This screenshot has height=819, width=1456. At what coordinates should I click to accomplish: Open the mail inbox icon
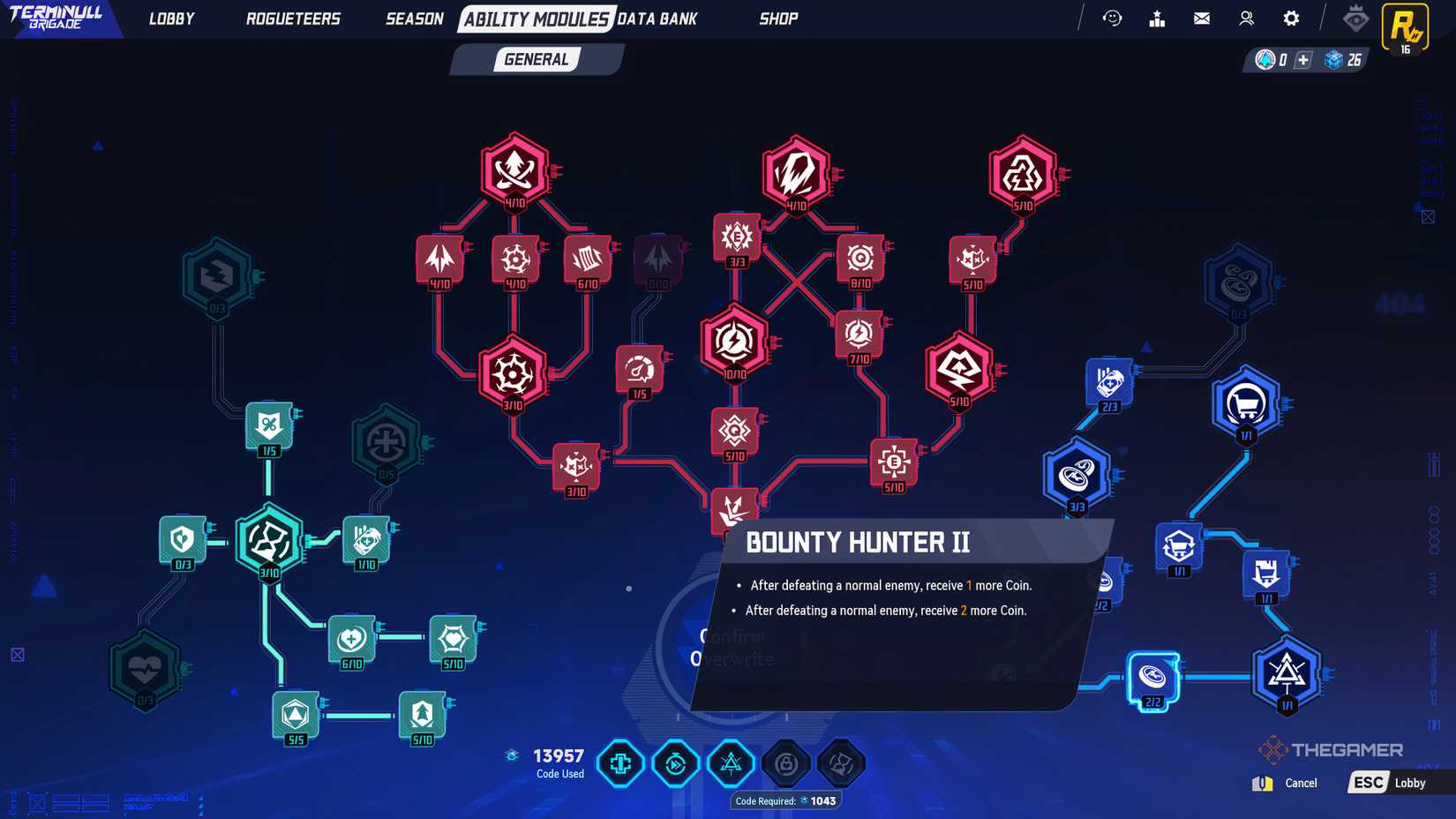click(x=1201, y=18)
